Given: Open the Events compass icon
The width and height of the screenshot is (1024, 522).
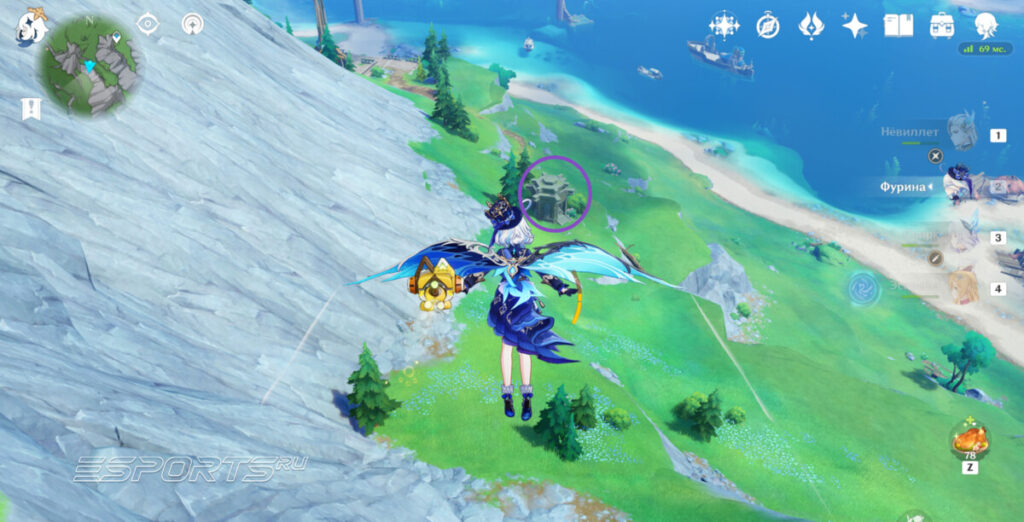Looking at the screenshot, I should click(768, 26).
